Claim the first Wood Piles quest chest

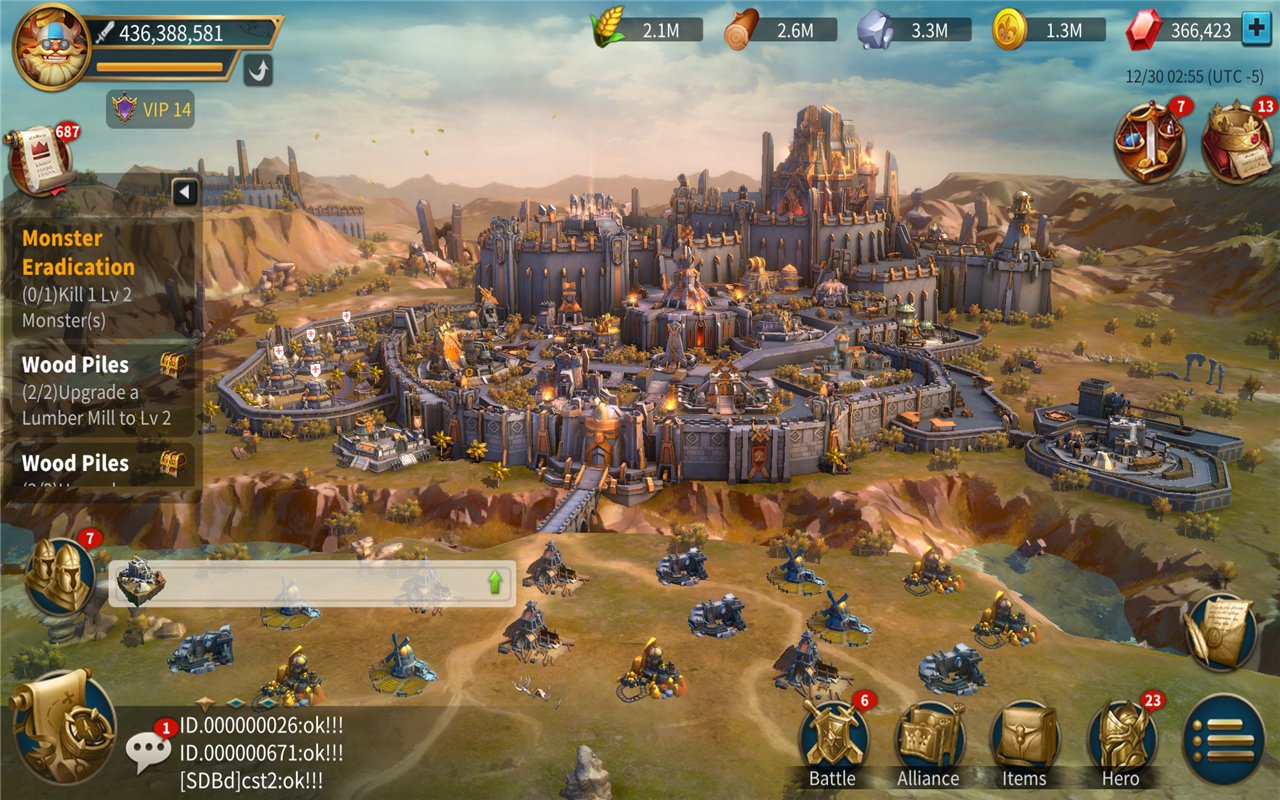click(172, 365)
